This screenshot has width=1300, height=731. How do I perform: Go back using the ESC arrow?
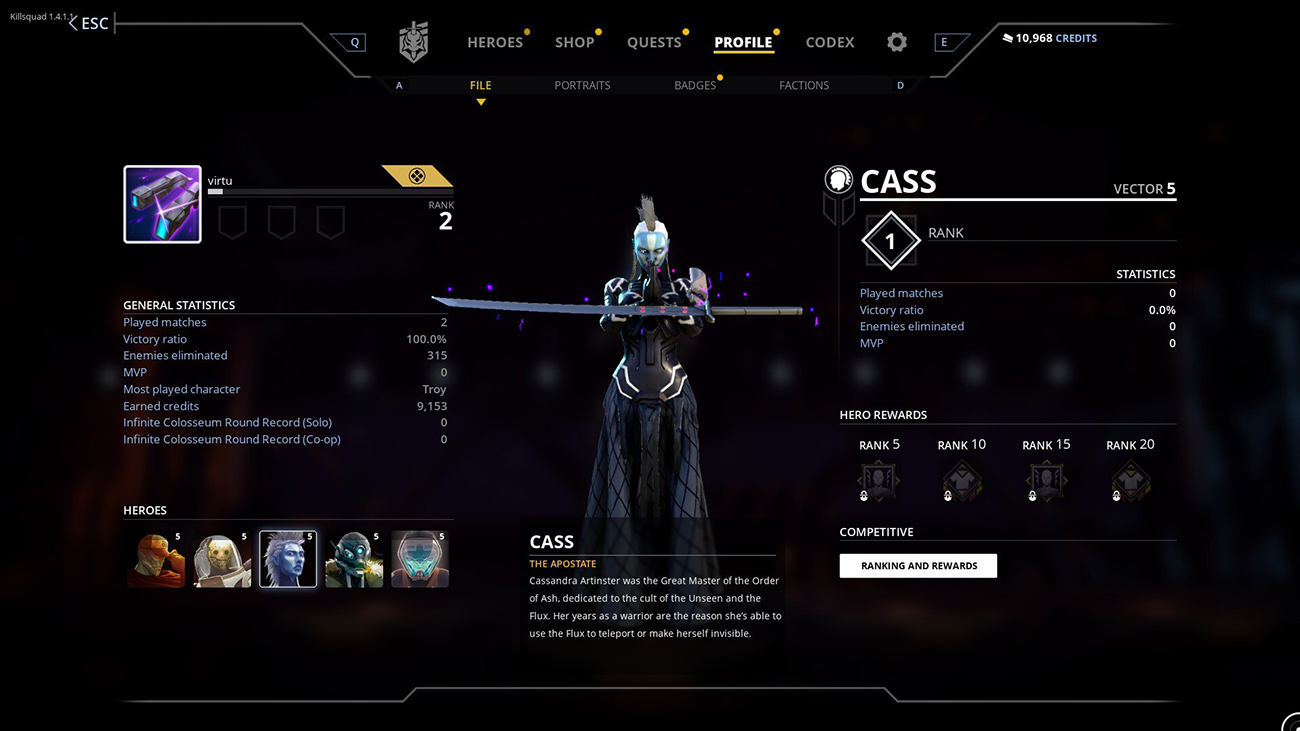click(89, 23)
